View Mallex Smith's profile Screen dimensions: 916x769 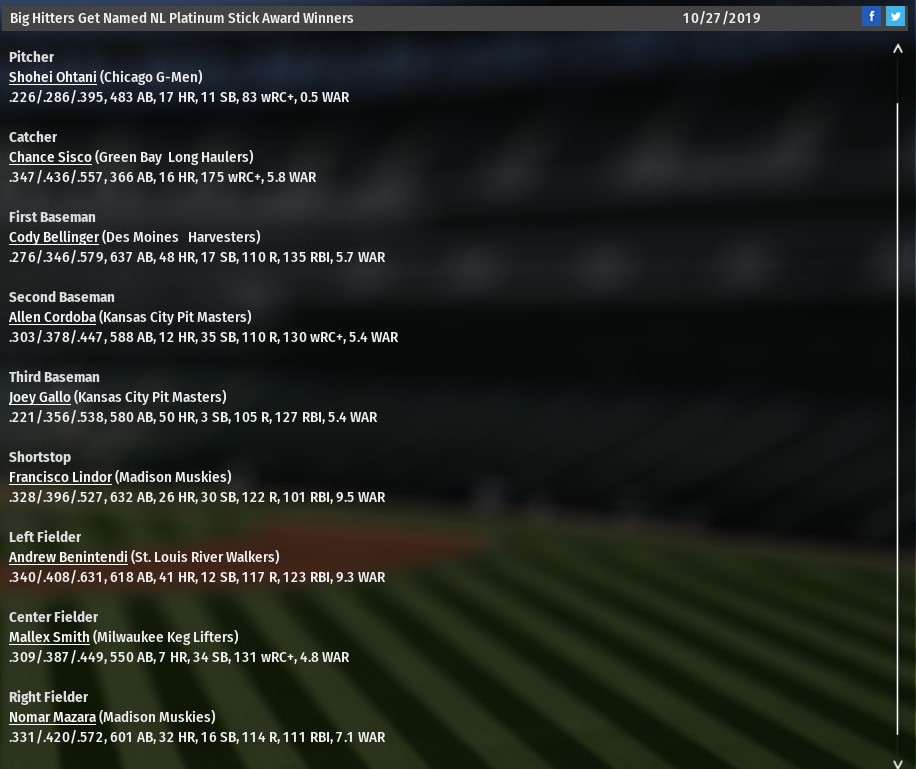(49, 637)
